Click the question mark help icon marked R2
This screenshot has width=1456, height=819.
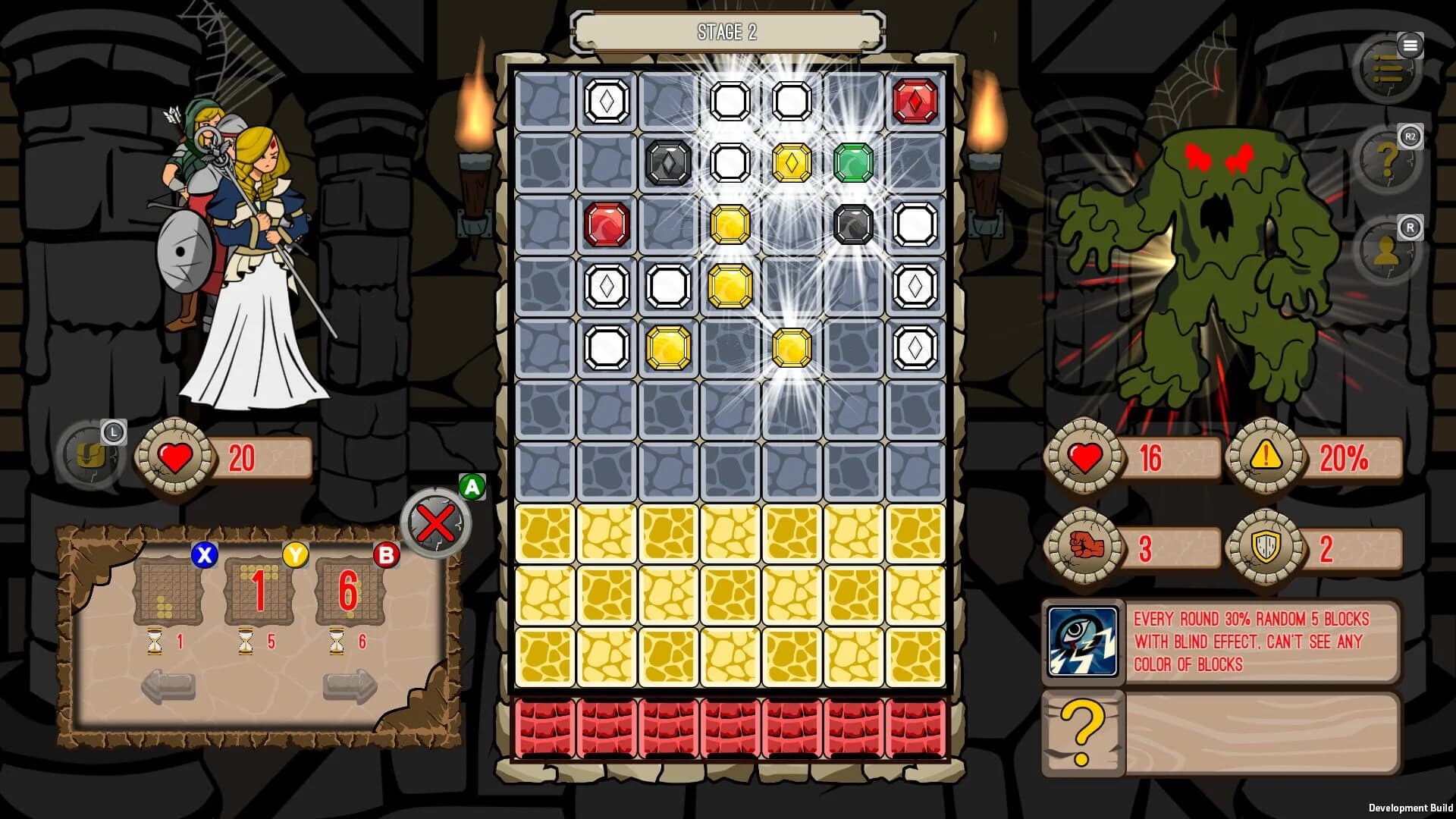[1388, 159]
